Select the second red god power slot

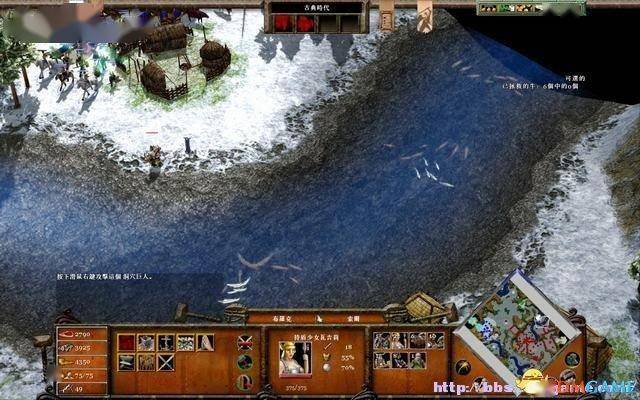[303, 23]
